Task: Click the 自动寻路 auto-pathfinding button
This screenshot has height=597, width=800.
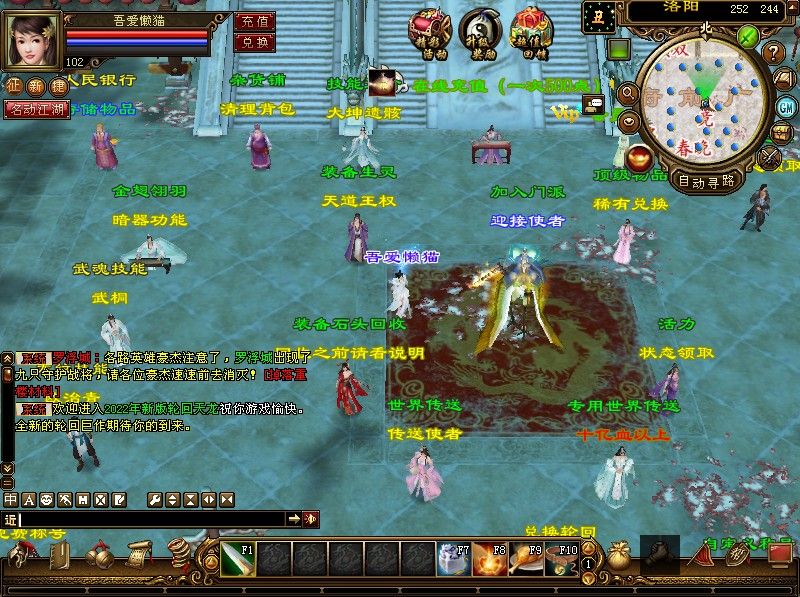Action: pyautogui.click(x=706, y=181)
